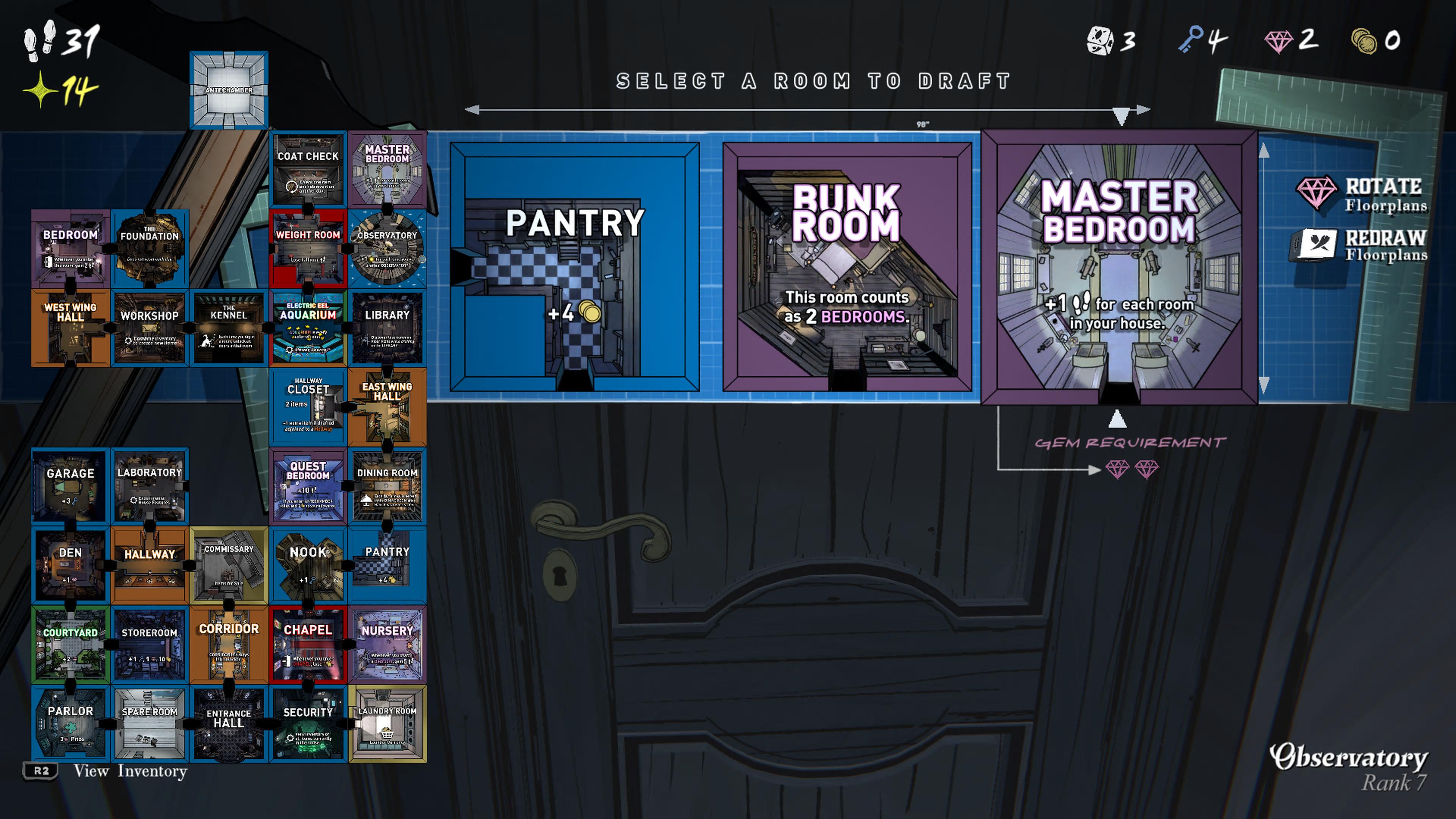Select the Chapel room map tile
Viewport: 1456px width, 819px height.
pos(308,644)
